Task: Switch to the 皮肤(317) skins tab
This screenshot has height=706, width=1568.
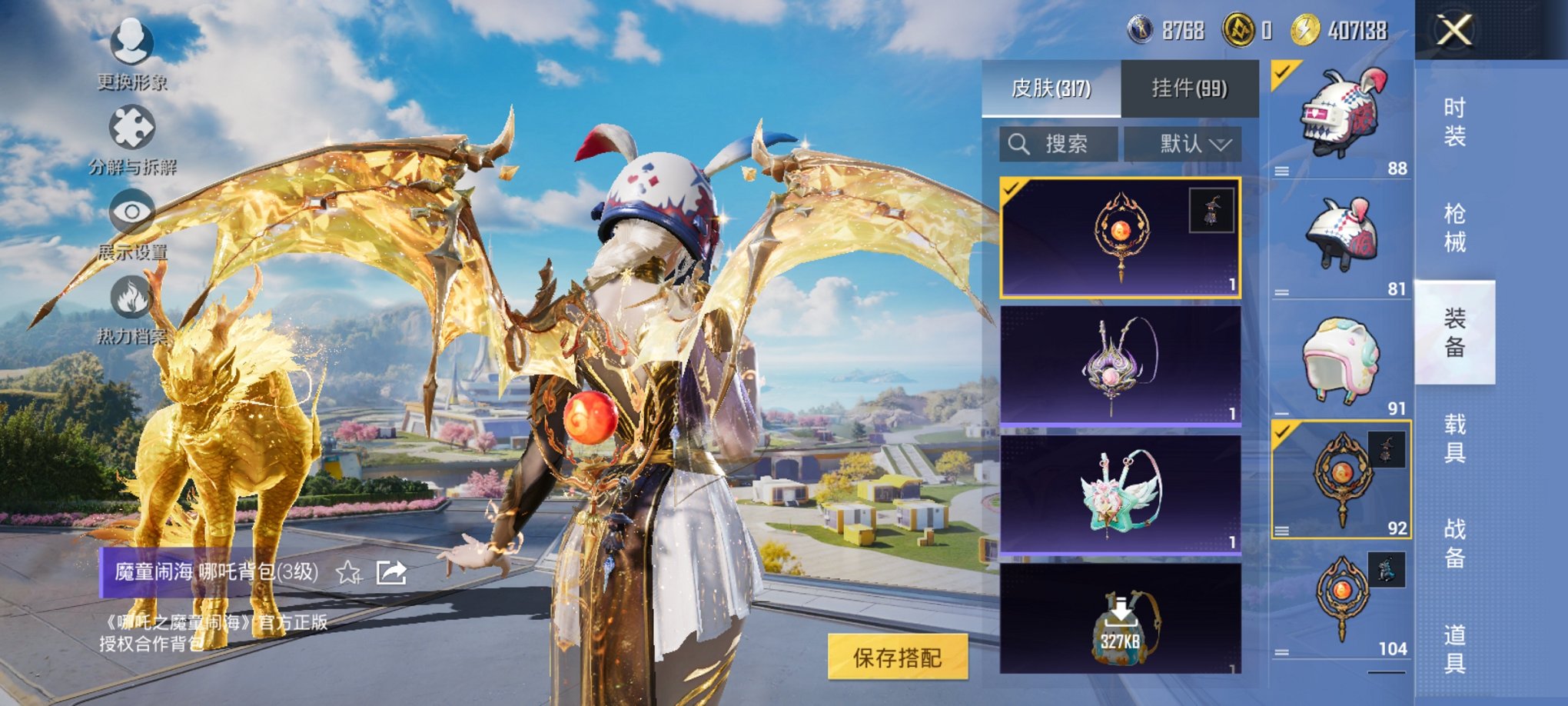Action: pos(1051,88)
